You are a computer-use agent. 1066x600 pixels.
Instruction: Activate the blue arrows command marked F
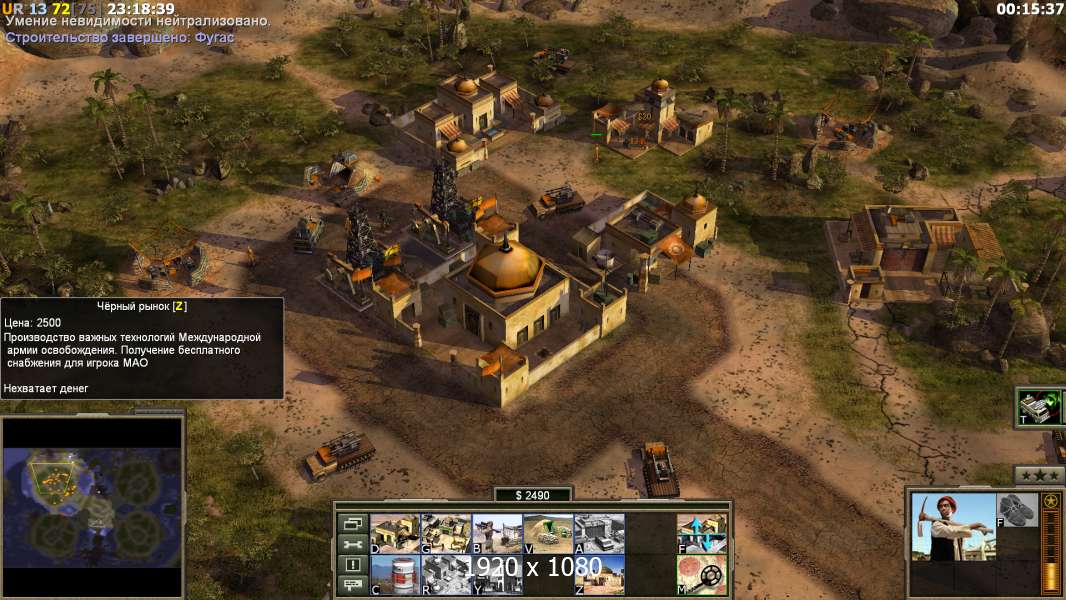[702, 533]
